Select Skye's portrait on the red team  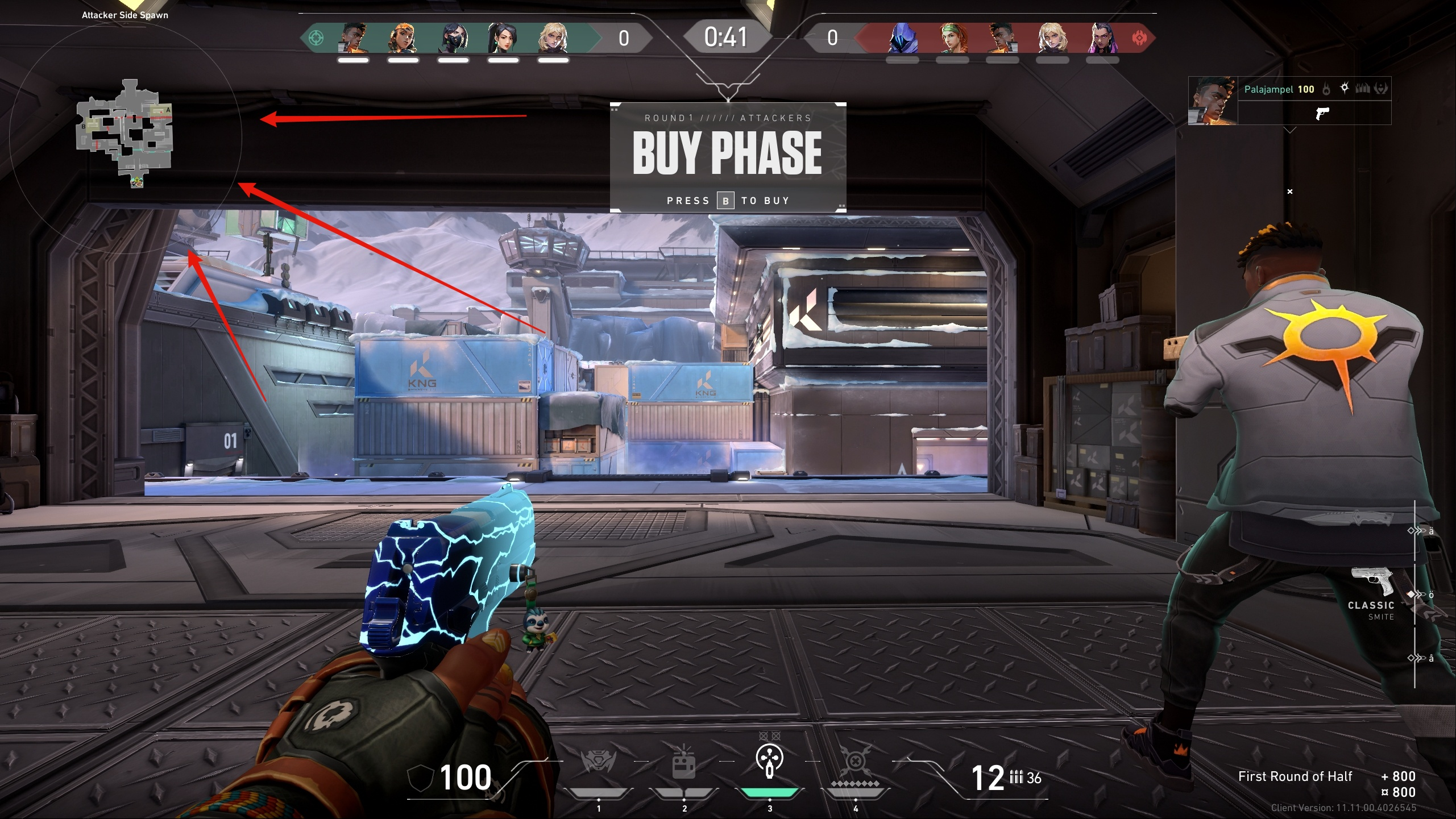[x=952, y=38]
